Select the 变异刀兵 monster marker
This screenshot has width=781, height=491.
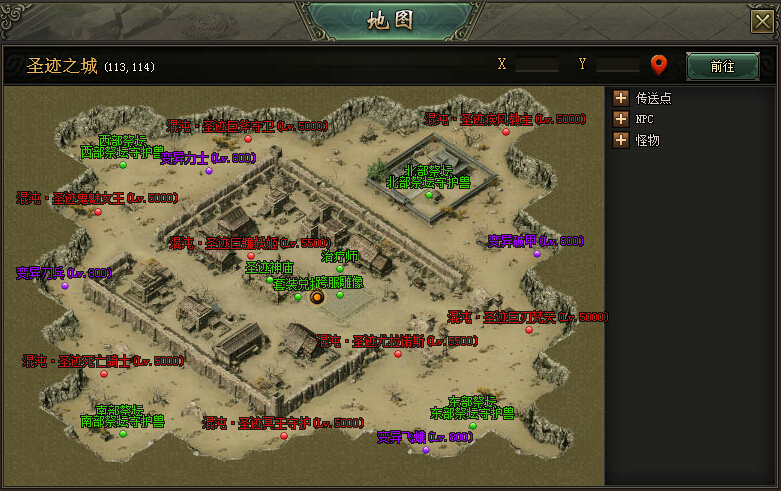pos(65,285)
